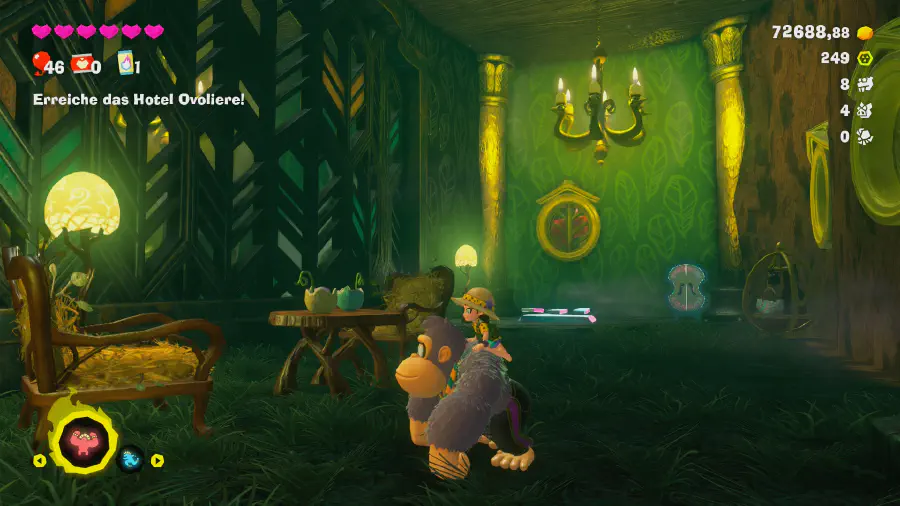Click the yellow hexagon Banandium chip icon
Screen dimensions: 900x506
point(865,59)
